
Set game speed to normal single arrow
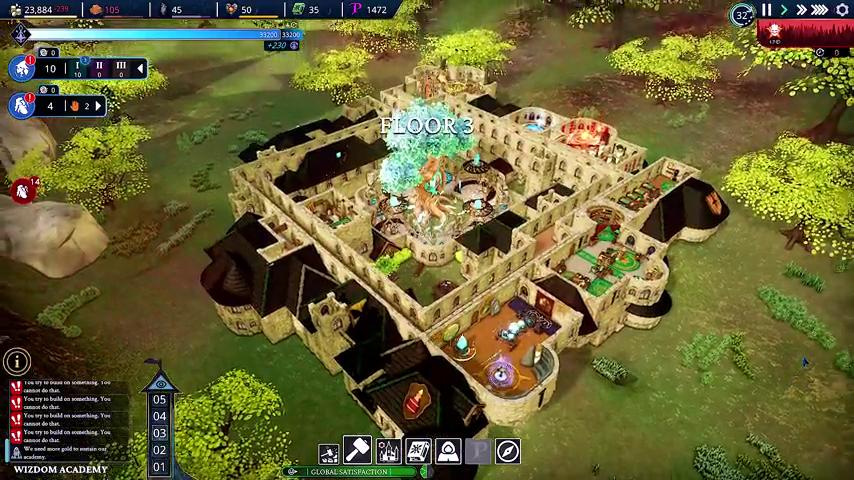[x=784, y=10]
